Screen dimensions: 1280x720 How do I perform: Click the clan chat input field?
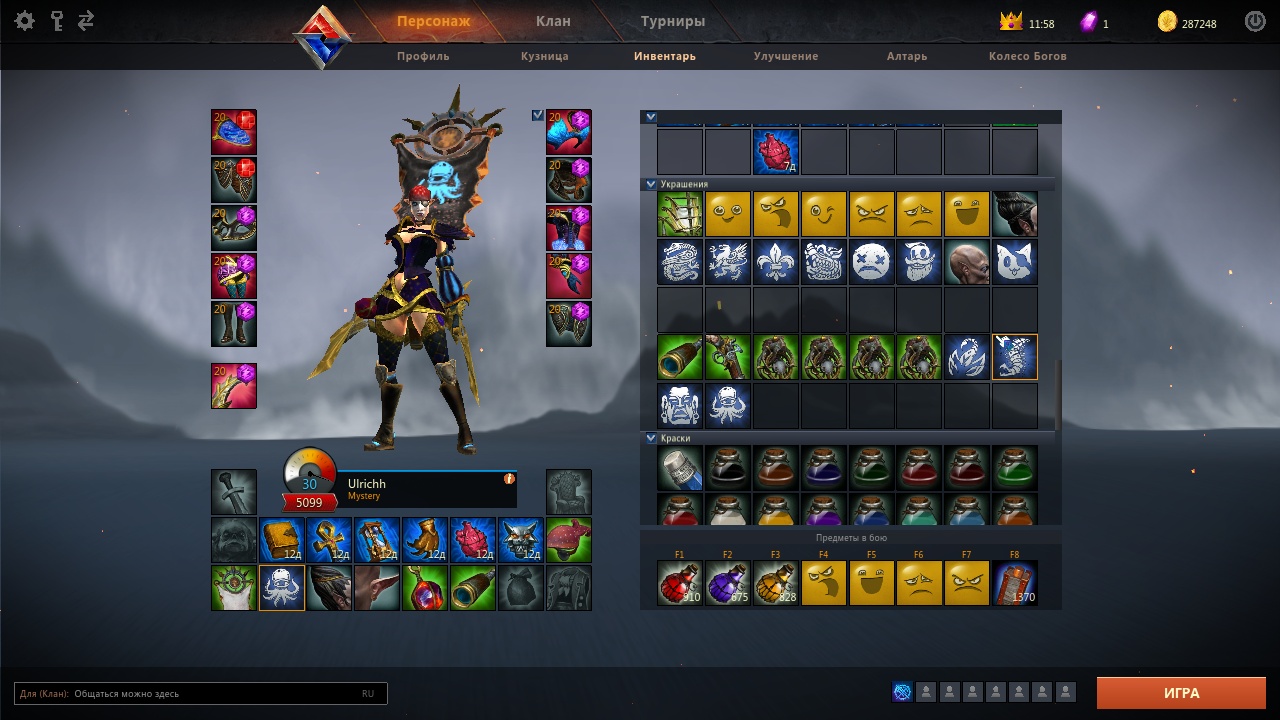(210, 693)
